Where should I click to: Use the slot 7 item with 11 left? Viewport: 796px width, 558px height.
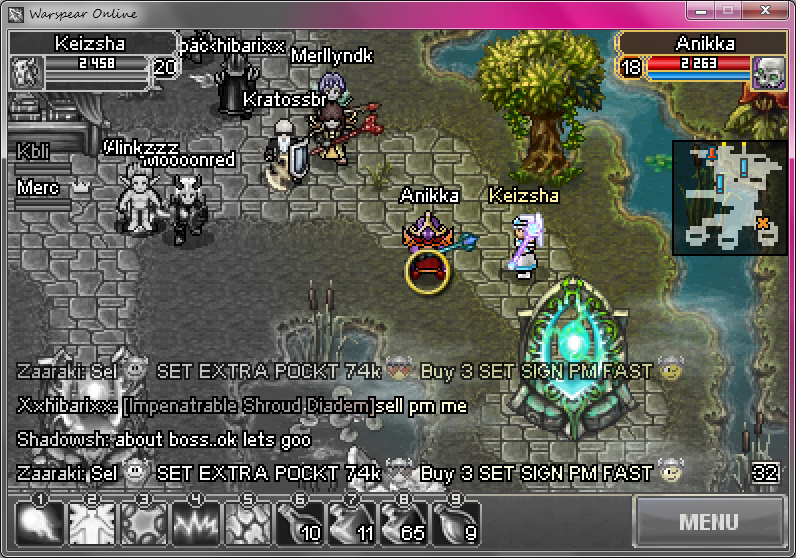[x=352, y=522]
